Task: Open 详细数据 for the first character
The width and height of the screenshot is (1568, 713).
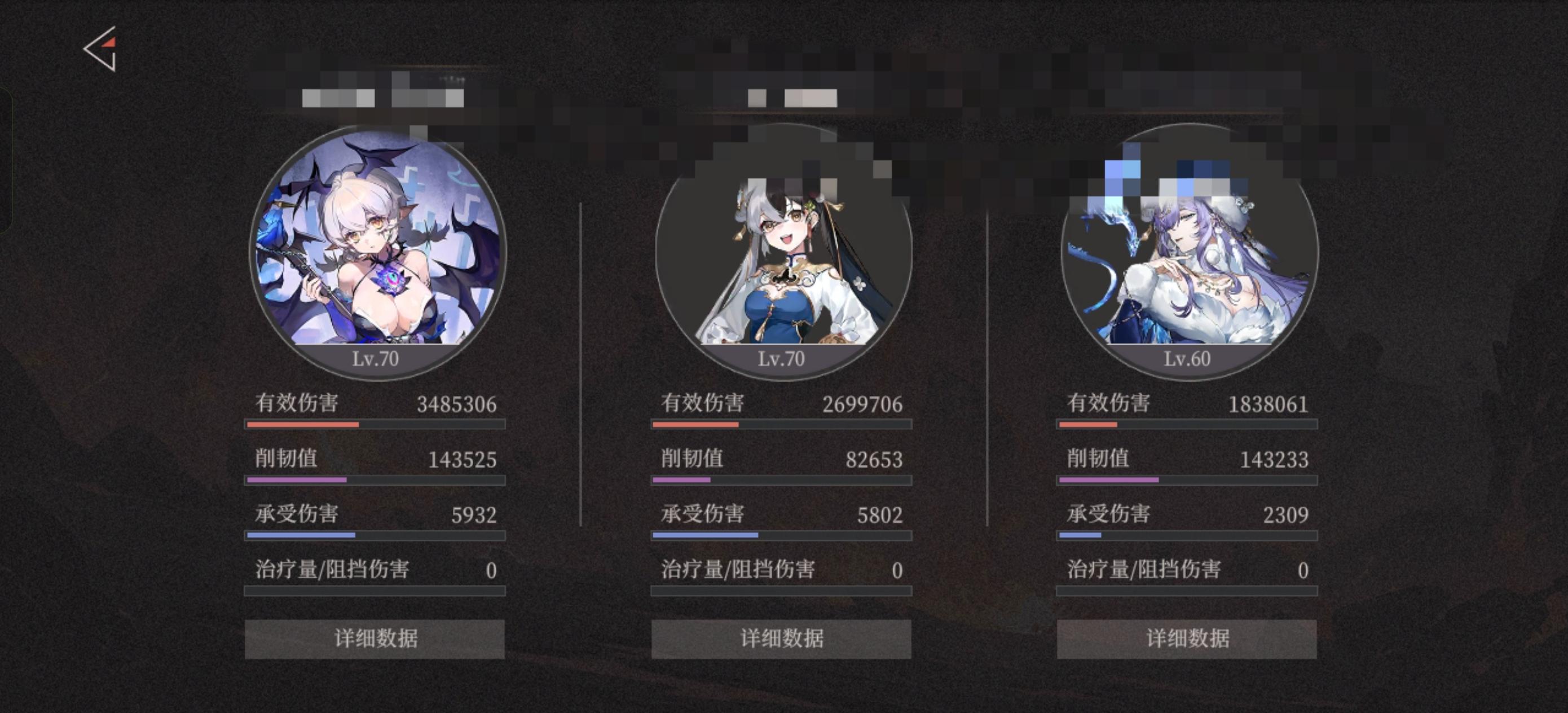Action: 374,639
